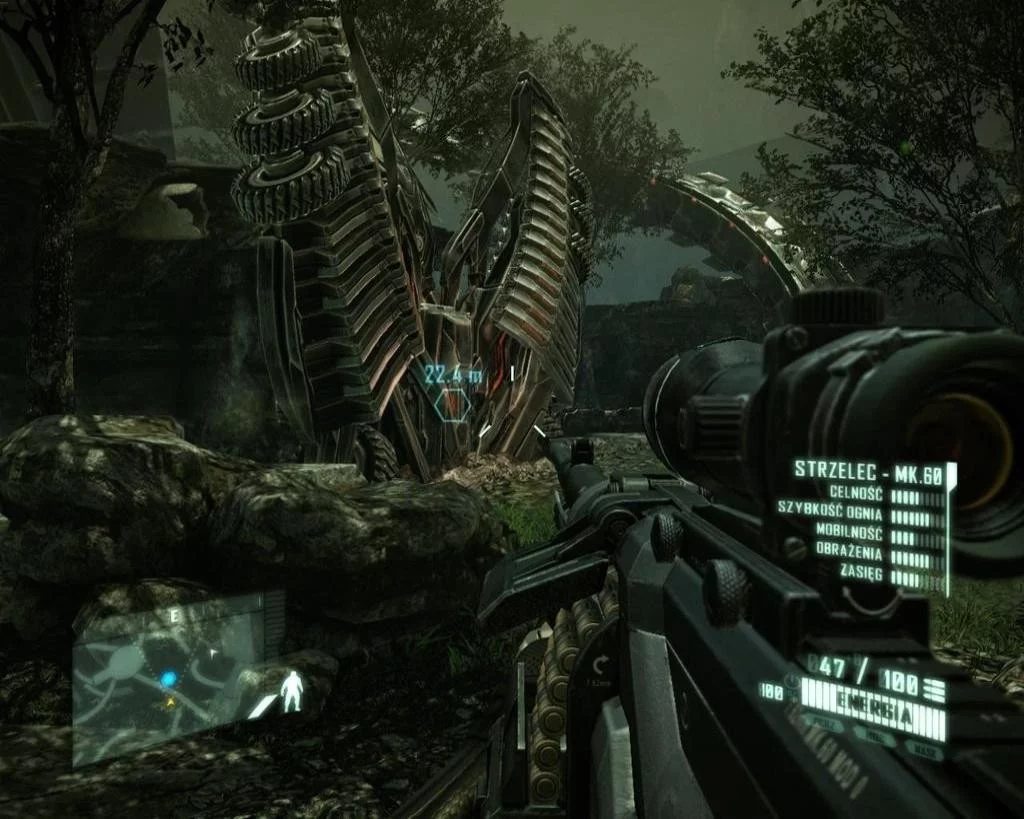Viewport: 1024px width, 819px height.
Task: Toggle the fire mode bars icon beside ammo
Action: point(933,688)
